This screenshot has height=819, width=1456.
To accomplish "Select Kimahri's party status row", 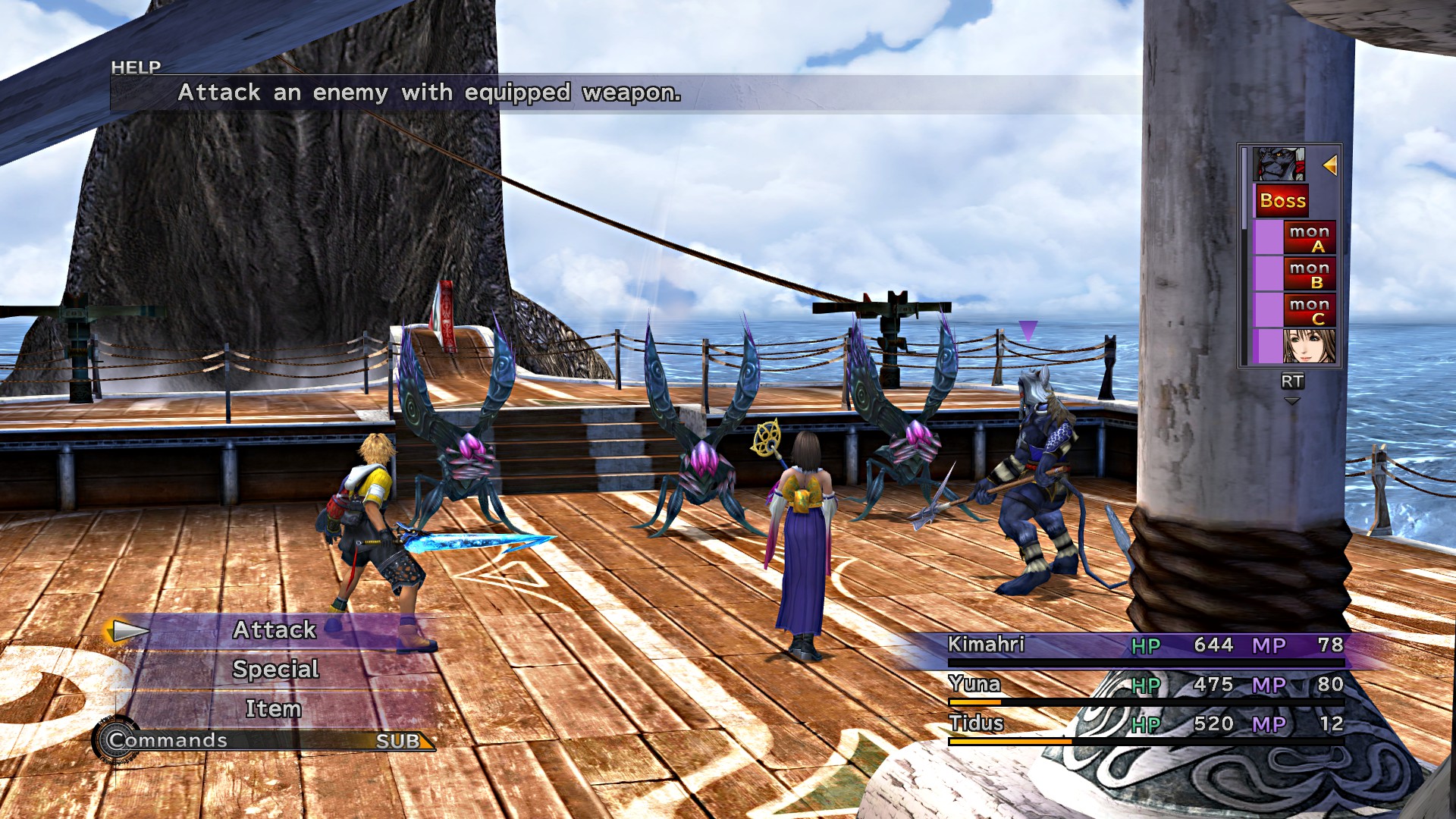I will click(1145, 645).
